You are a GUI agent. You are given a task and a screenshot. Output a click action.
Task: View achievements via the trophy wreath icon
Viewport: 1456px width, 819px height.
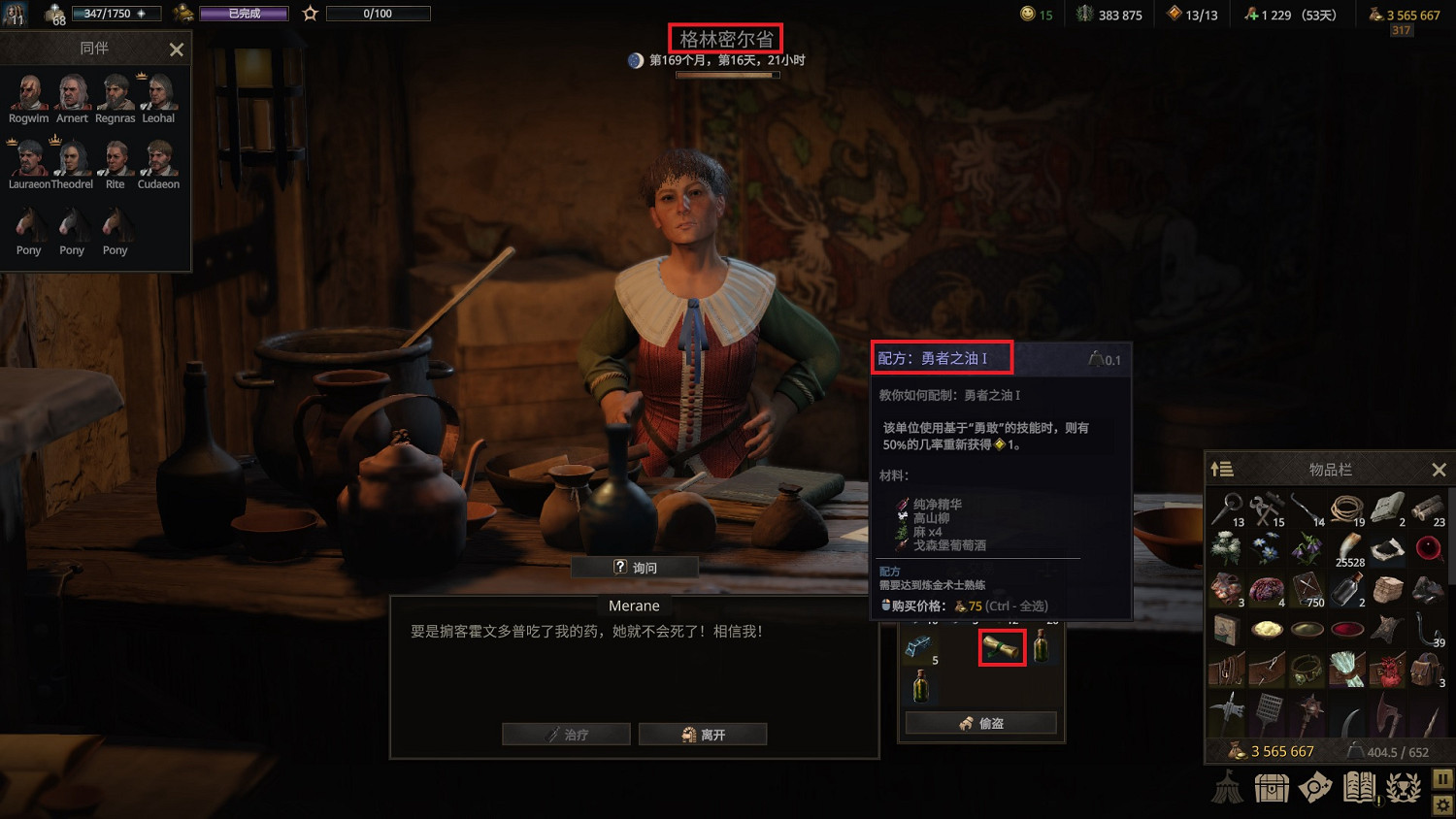click(x=1401, y=788)
